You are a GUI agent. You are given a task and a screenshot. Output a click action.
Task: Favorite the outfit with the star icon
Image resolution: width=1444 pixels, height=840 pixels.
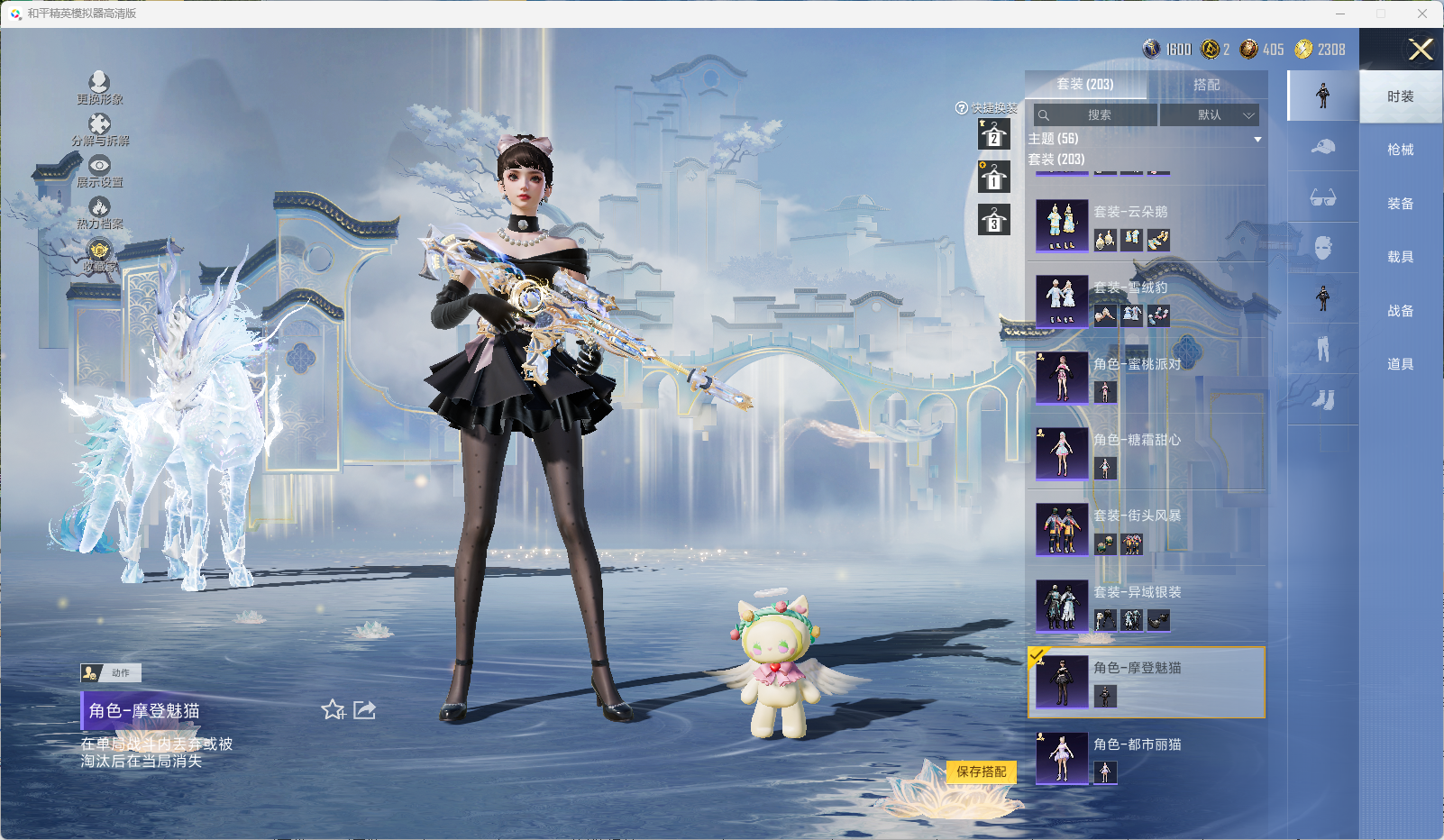tap(333, 710)
